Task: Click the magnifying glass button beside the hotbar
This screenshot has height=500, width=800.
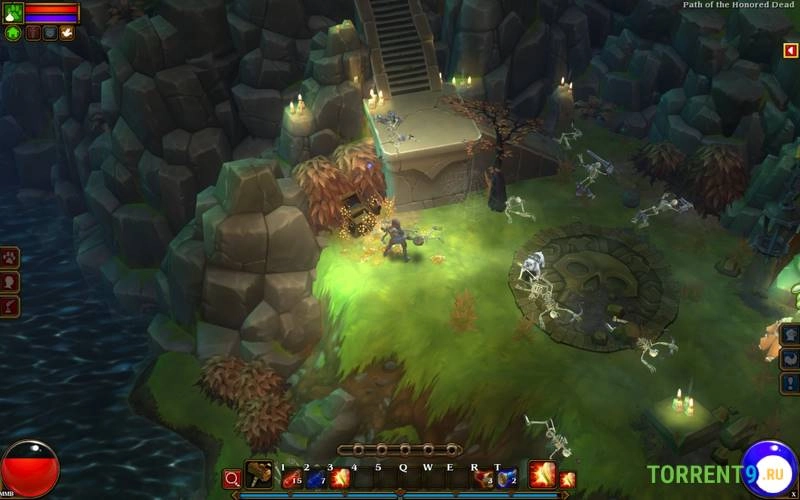Action: 232,479
